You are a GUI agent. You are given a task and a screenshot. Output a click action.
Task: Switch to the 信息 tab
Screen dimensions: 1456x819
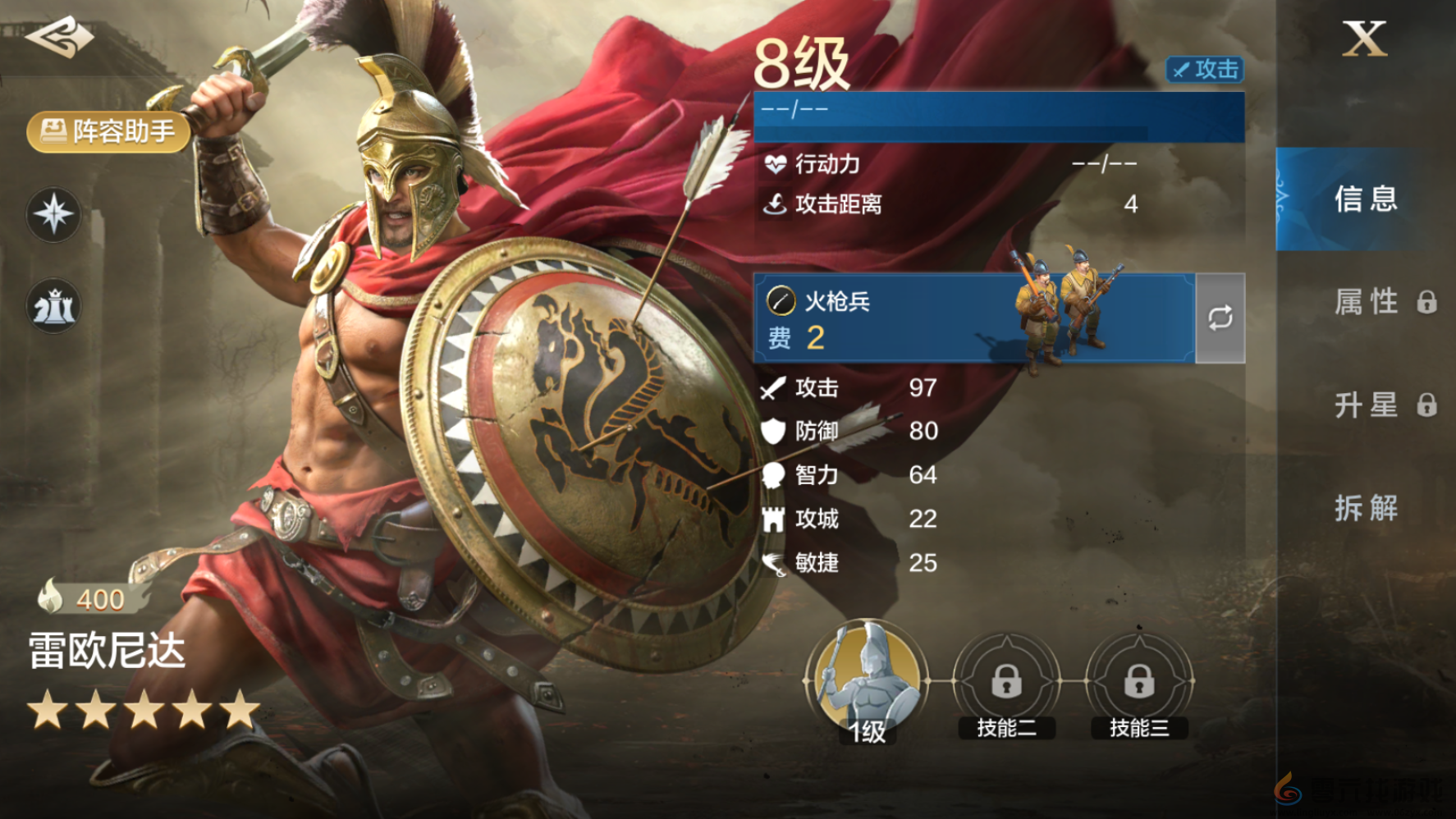[1365, 199]
